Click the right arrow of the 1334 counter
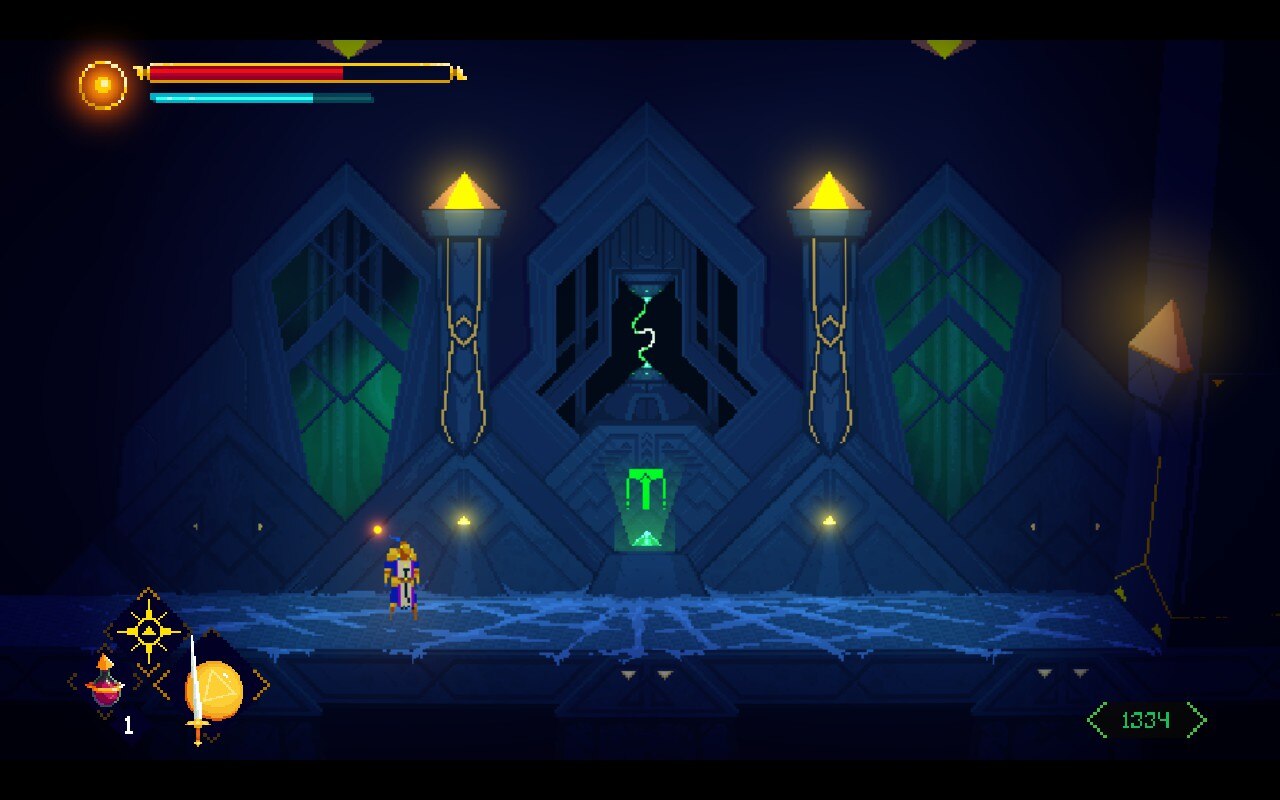The width and height of the screenshot is (1280, 800). (x=1198, y=718)
